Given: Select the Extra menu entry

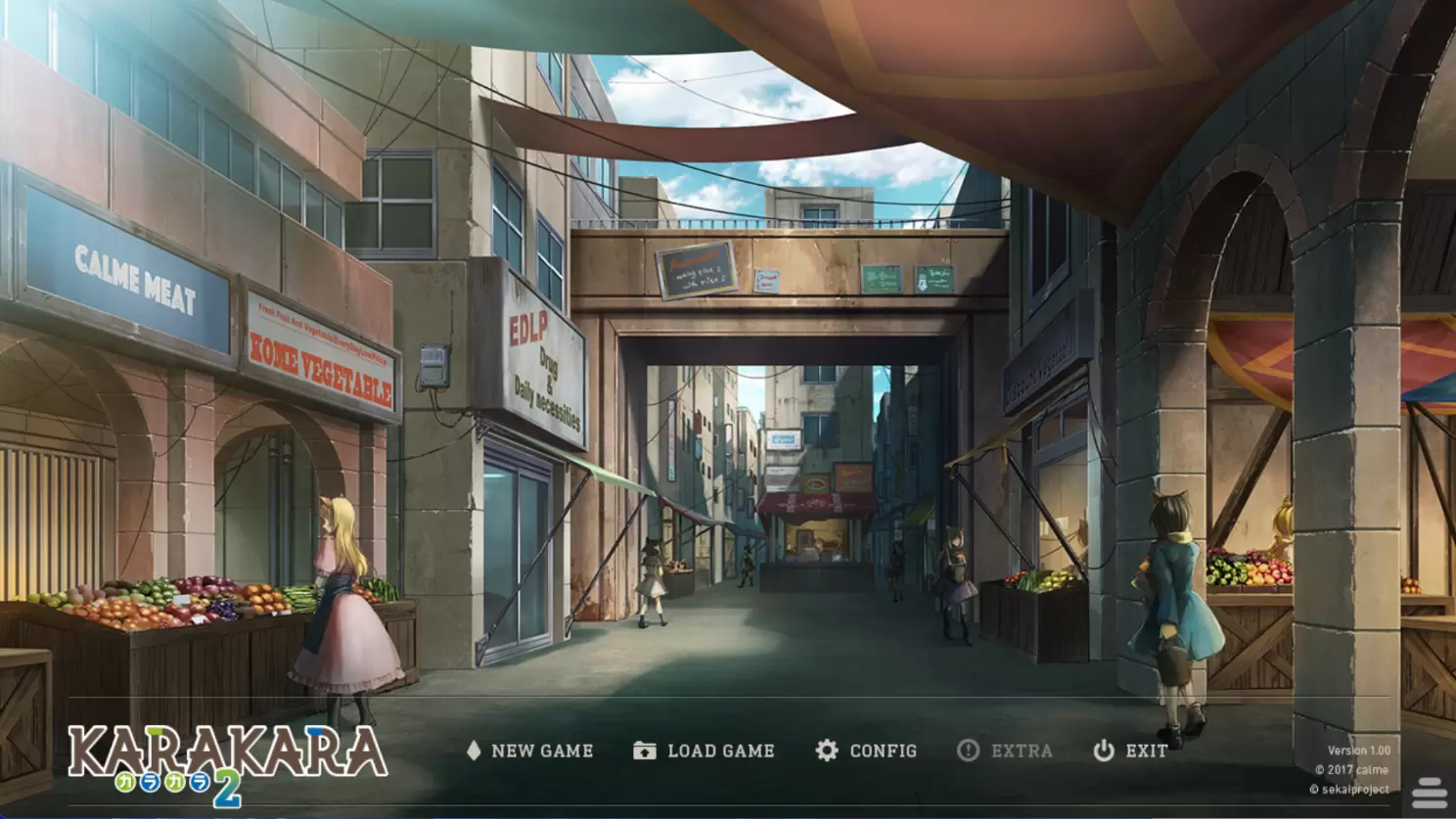Looking at the screenshot, I should coord(1005,751).
